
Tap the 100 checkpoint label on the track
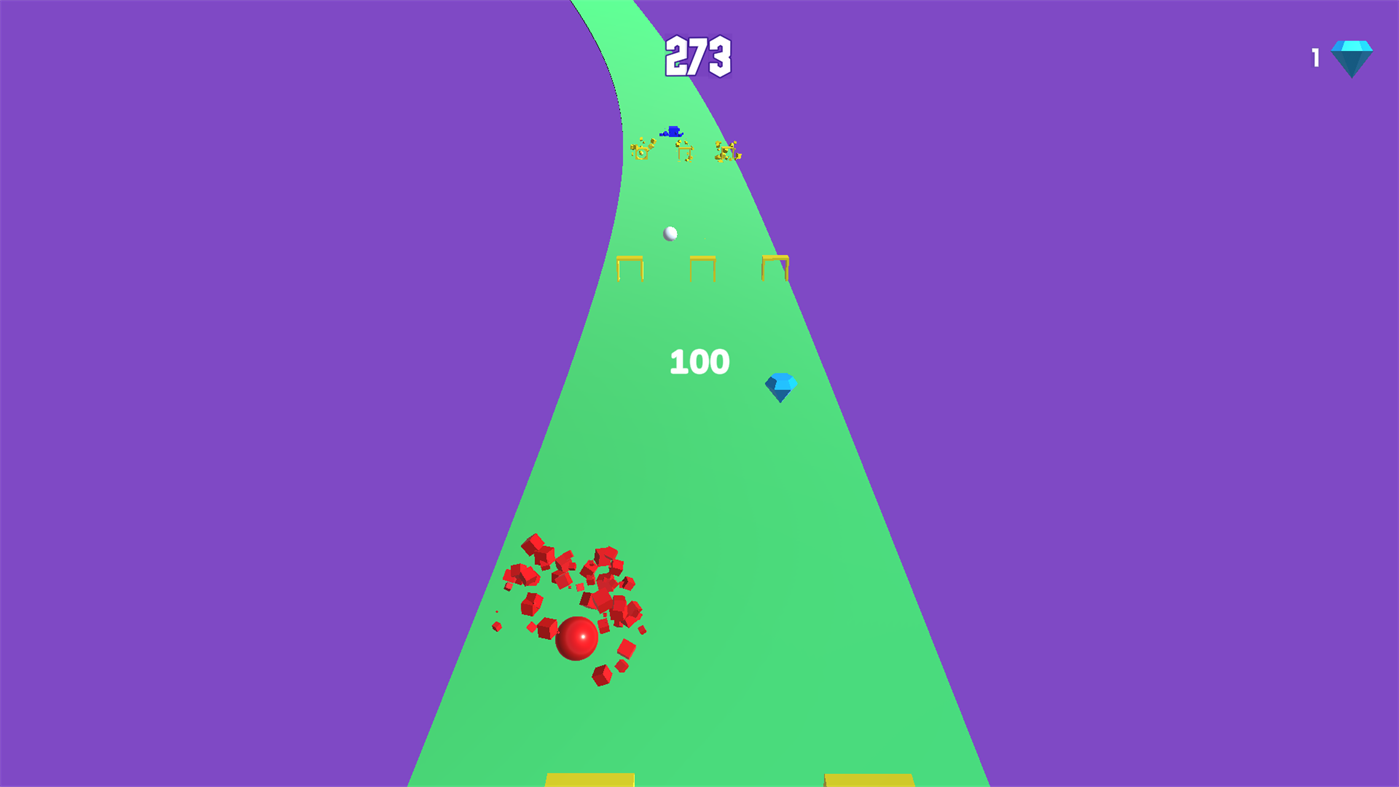point(699,362)
